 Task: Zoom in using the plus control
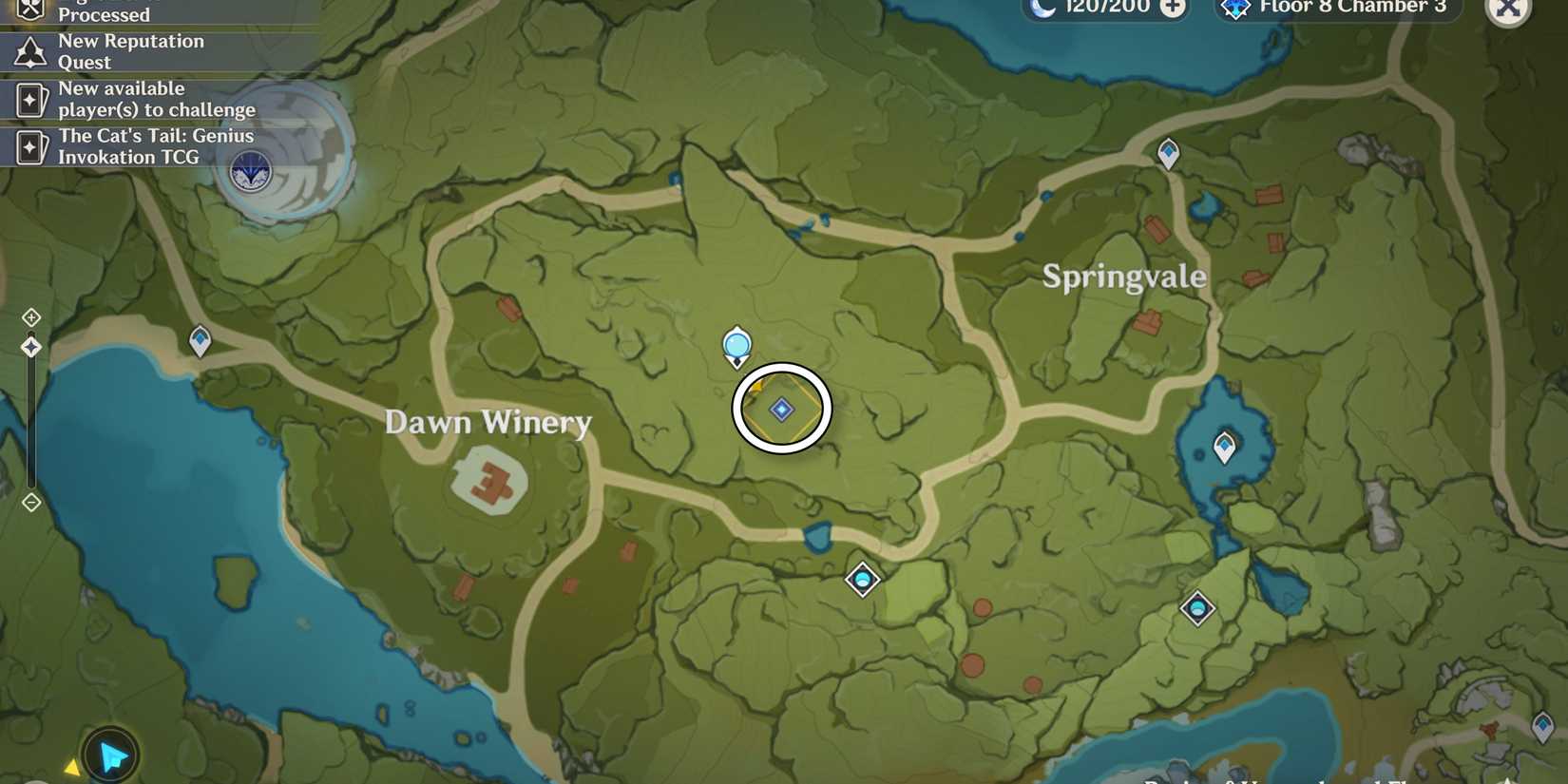[31, 316]
